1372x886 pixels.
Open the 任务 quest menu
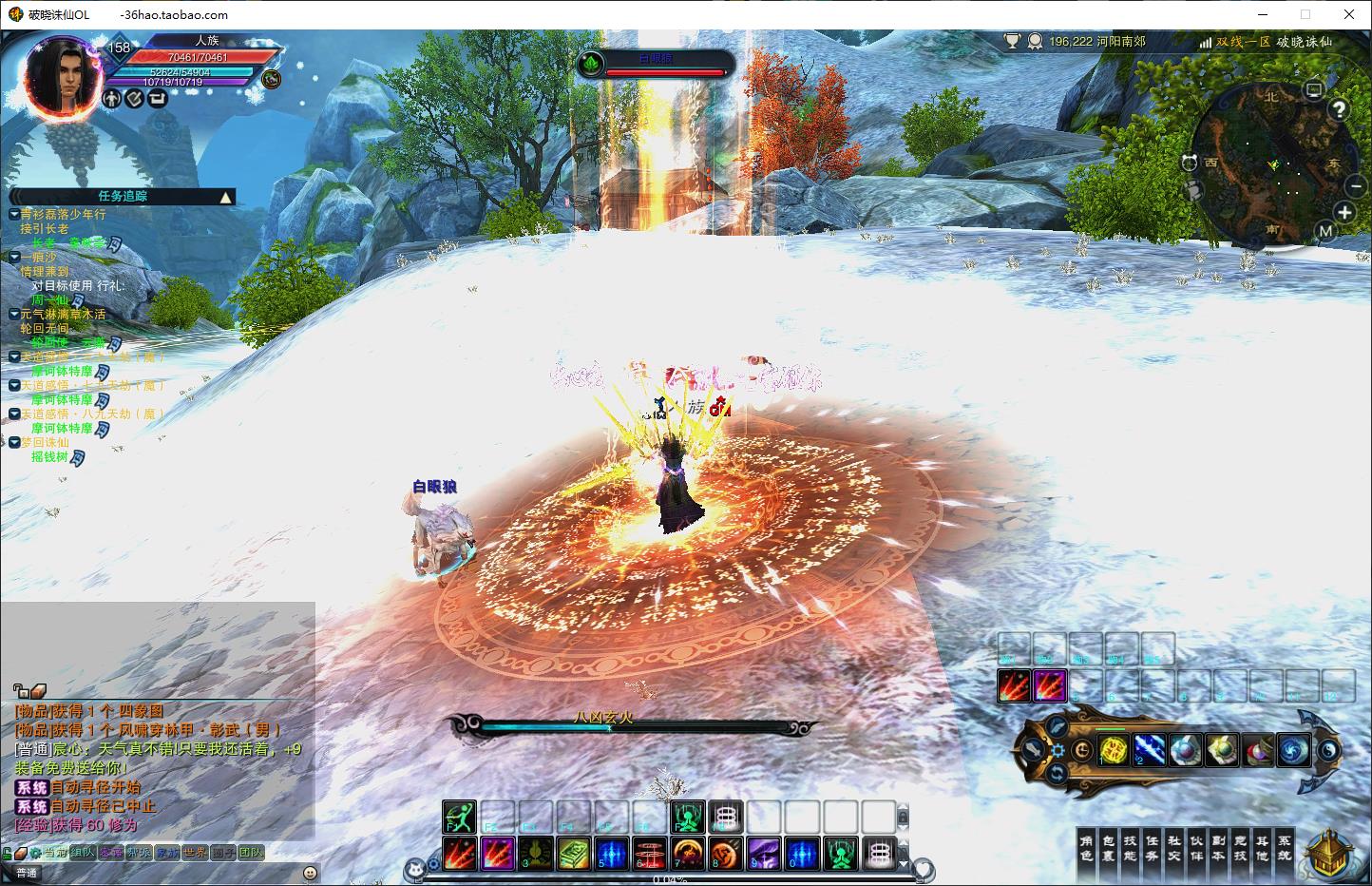[x=1153, y=848]
